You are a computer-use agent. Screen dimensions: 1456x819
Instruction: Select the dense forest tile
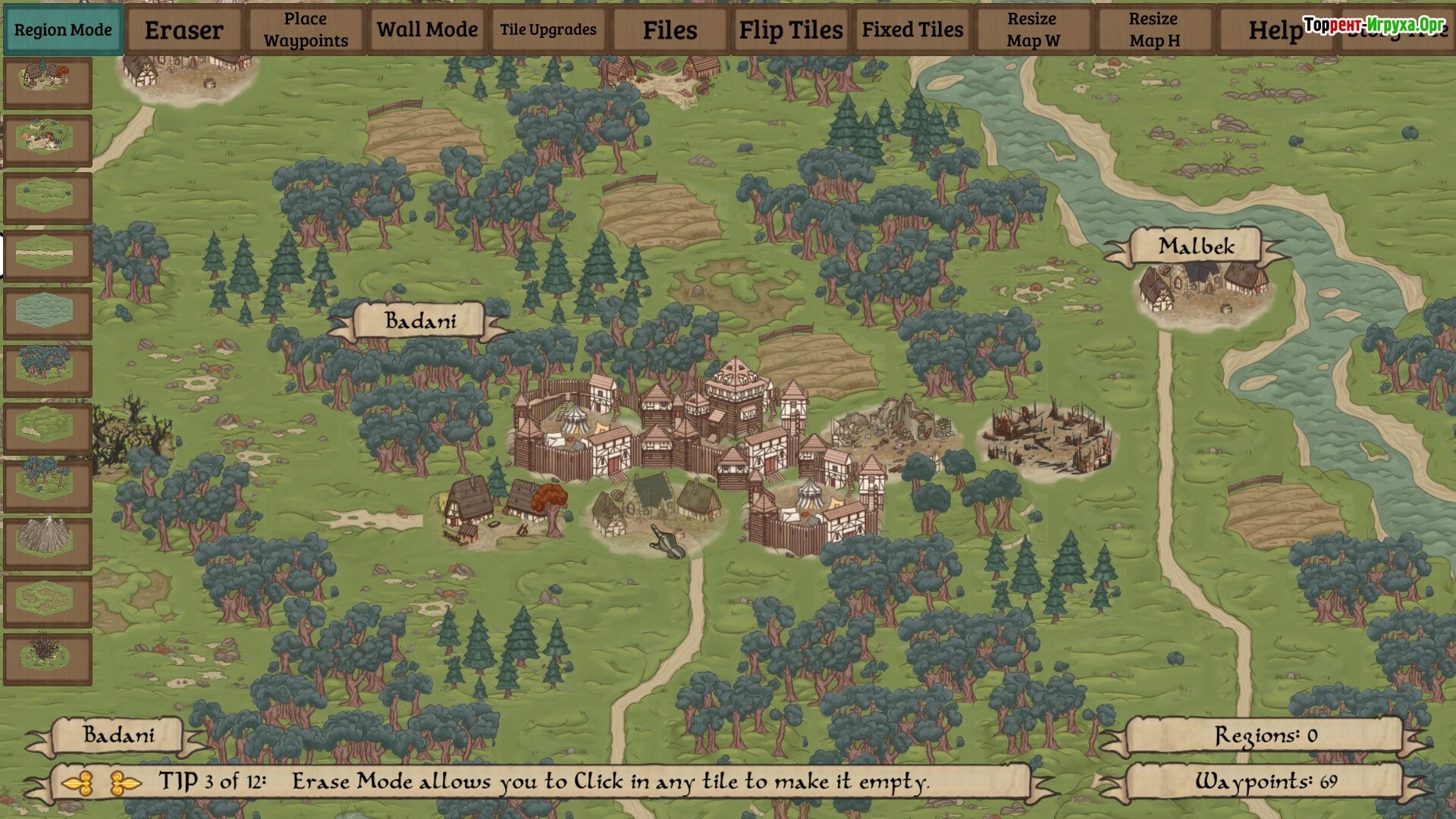tap(48, 369)
